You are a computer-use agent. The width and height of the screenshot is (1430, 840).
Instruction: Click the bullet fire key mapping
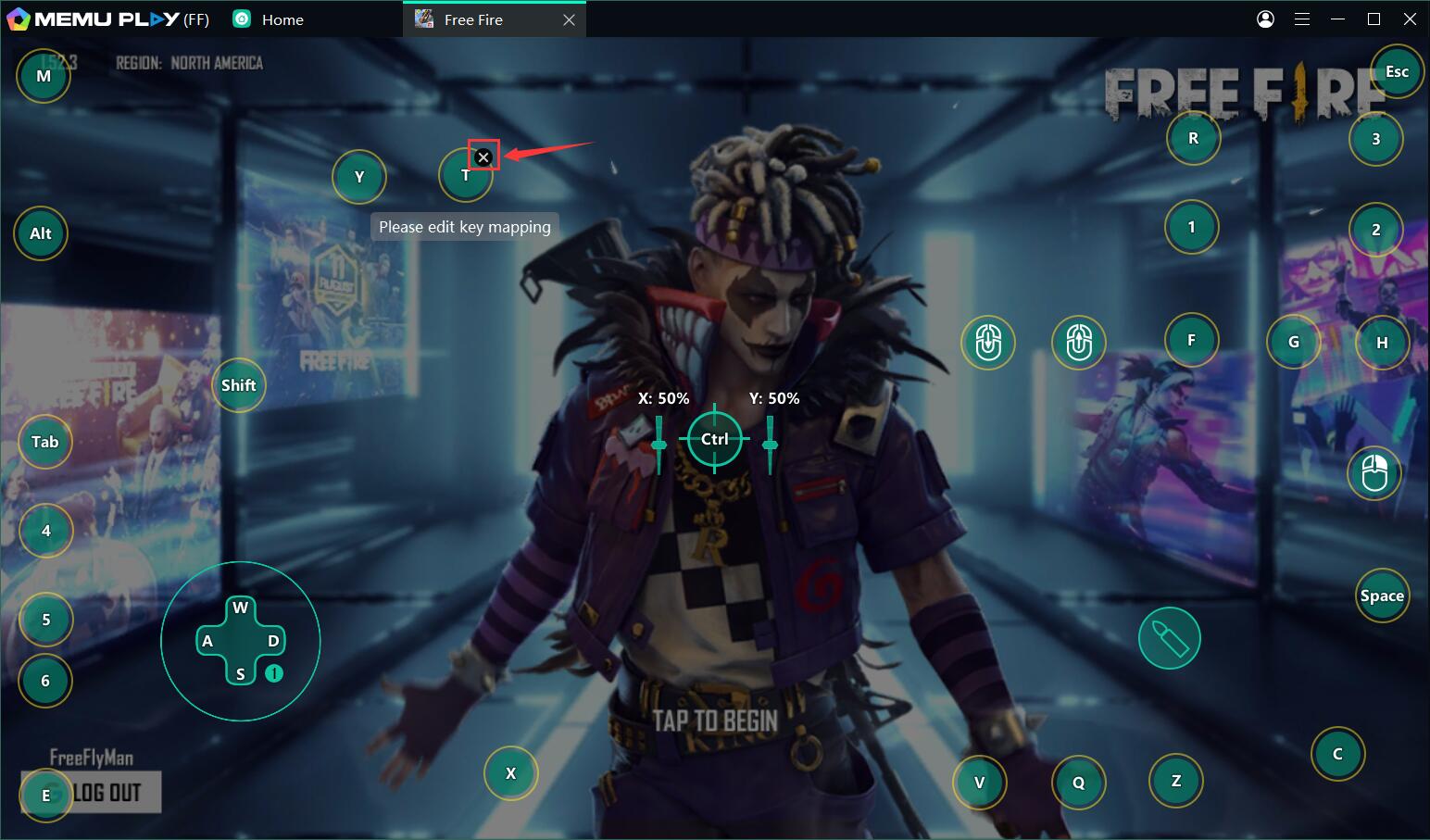[x=1169, y=638]
